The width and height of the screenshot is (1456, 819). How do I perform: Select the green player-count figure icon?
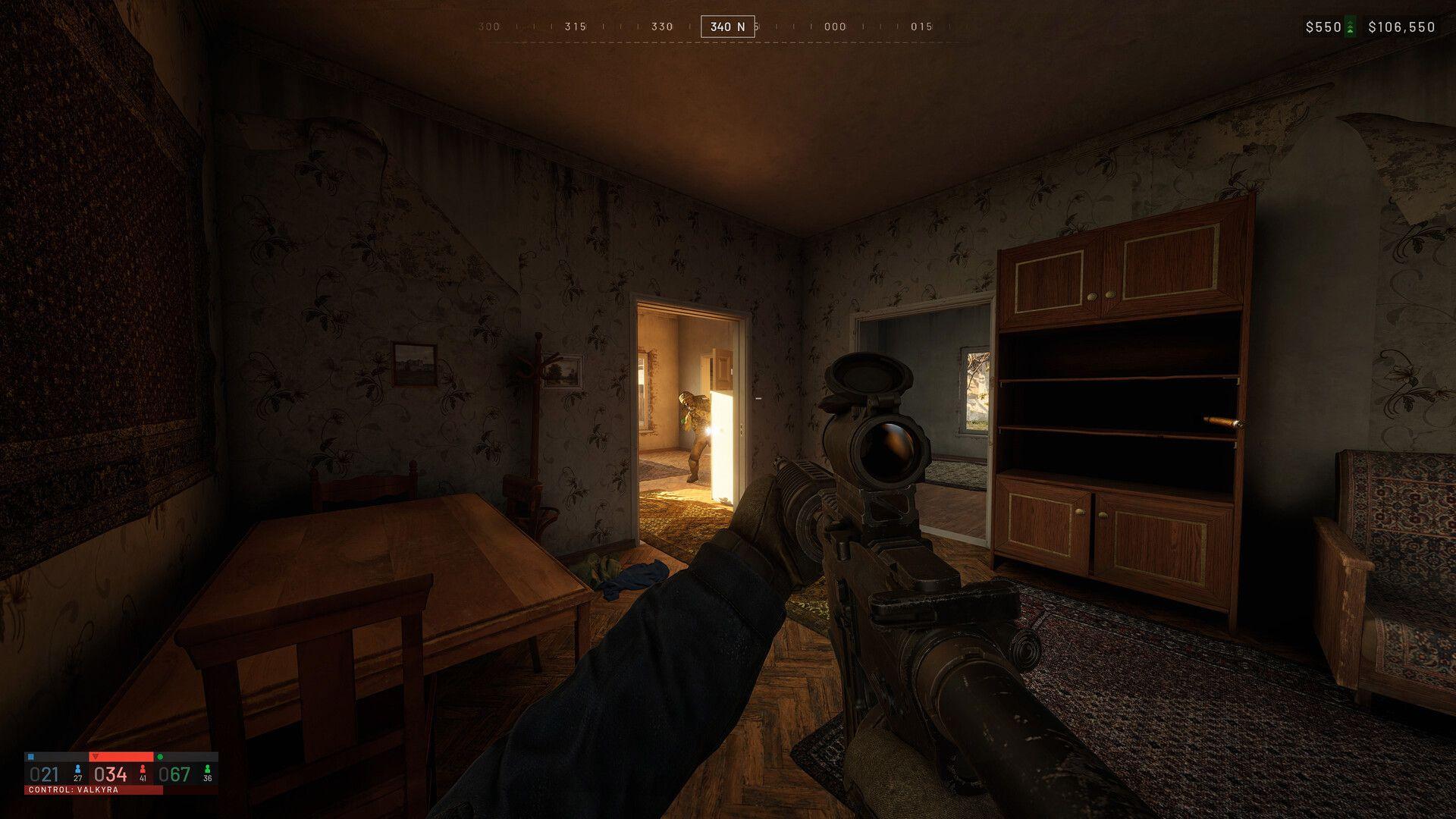point(209,770)
